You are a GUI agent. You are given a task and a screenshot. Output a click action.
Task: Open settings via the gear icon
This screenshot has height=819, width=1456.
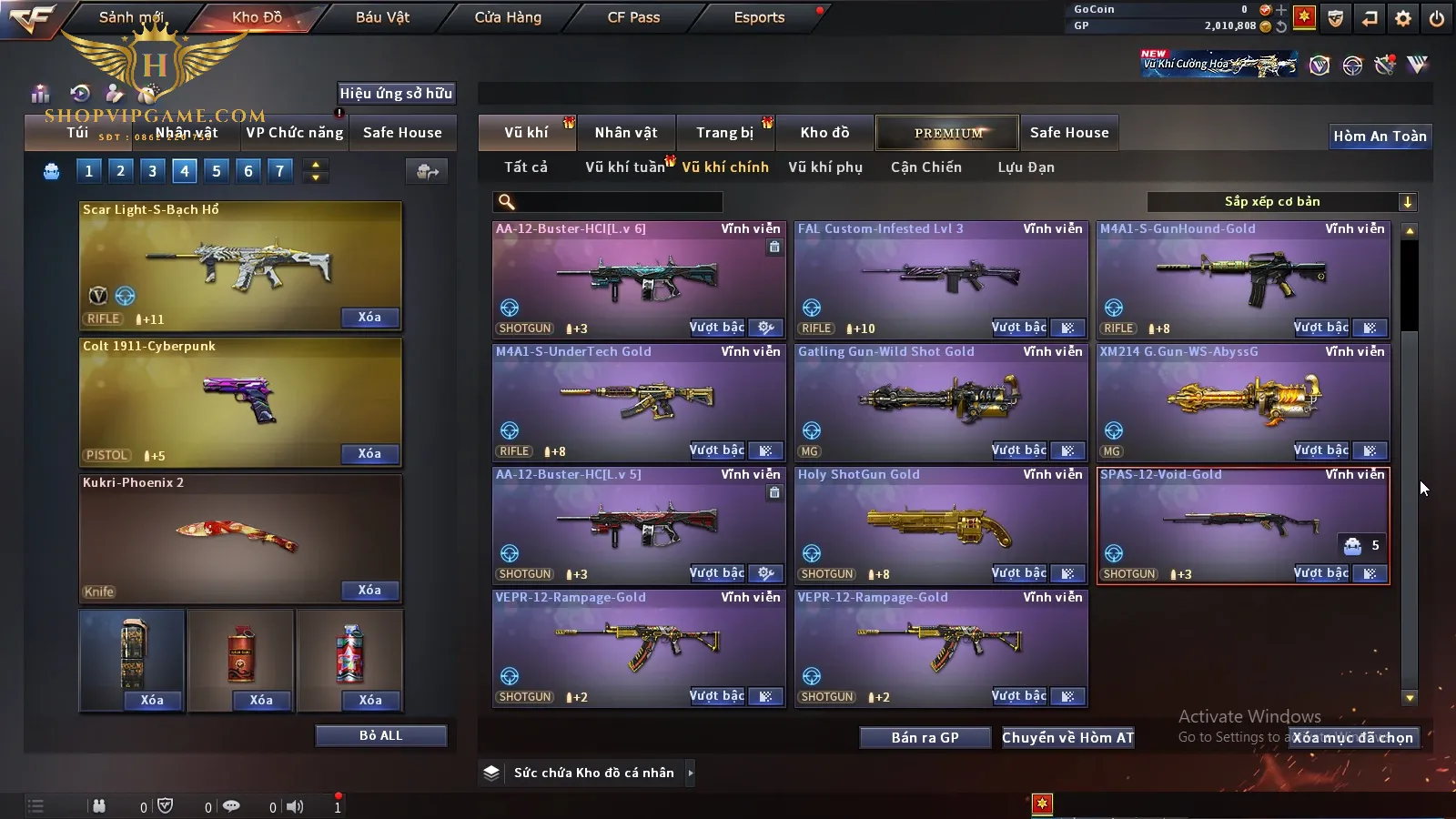tap(1403, 18)
